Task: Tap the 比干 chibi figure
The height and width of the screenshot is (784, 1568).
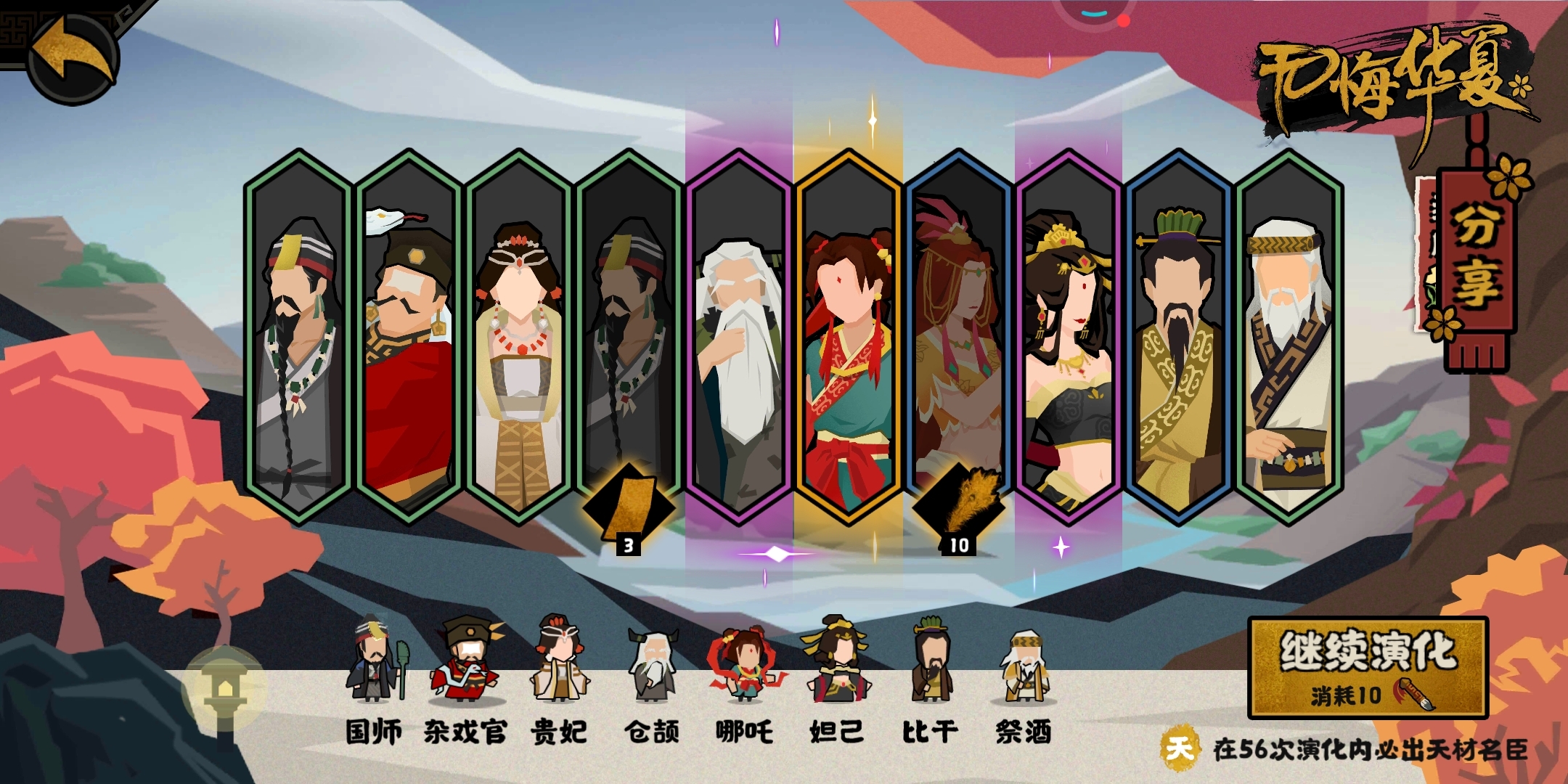Action: pos(931,661)
